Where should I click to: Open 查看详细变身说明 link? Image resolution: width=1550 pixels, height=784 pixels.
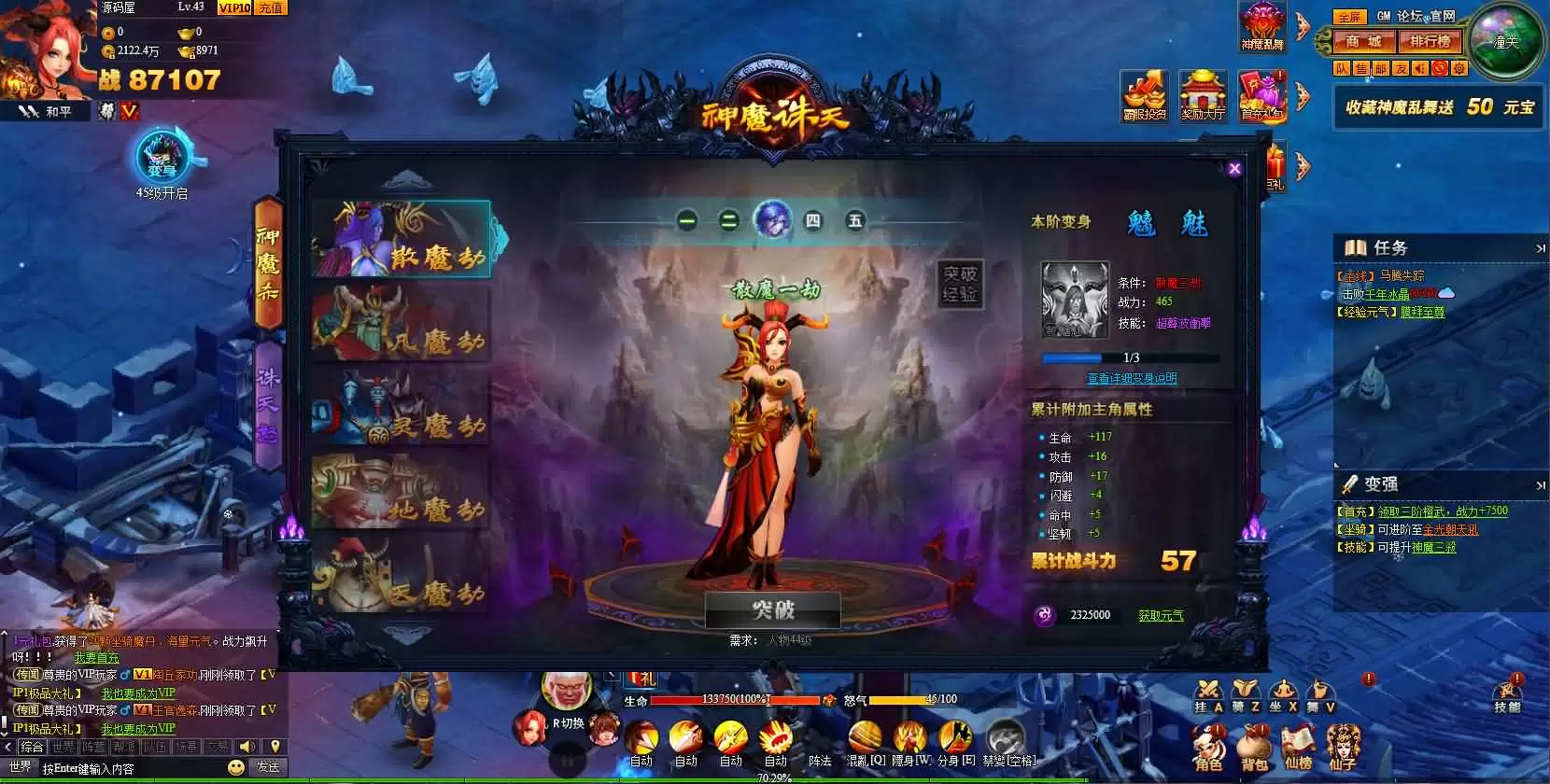(x=1131, y=376)
